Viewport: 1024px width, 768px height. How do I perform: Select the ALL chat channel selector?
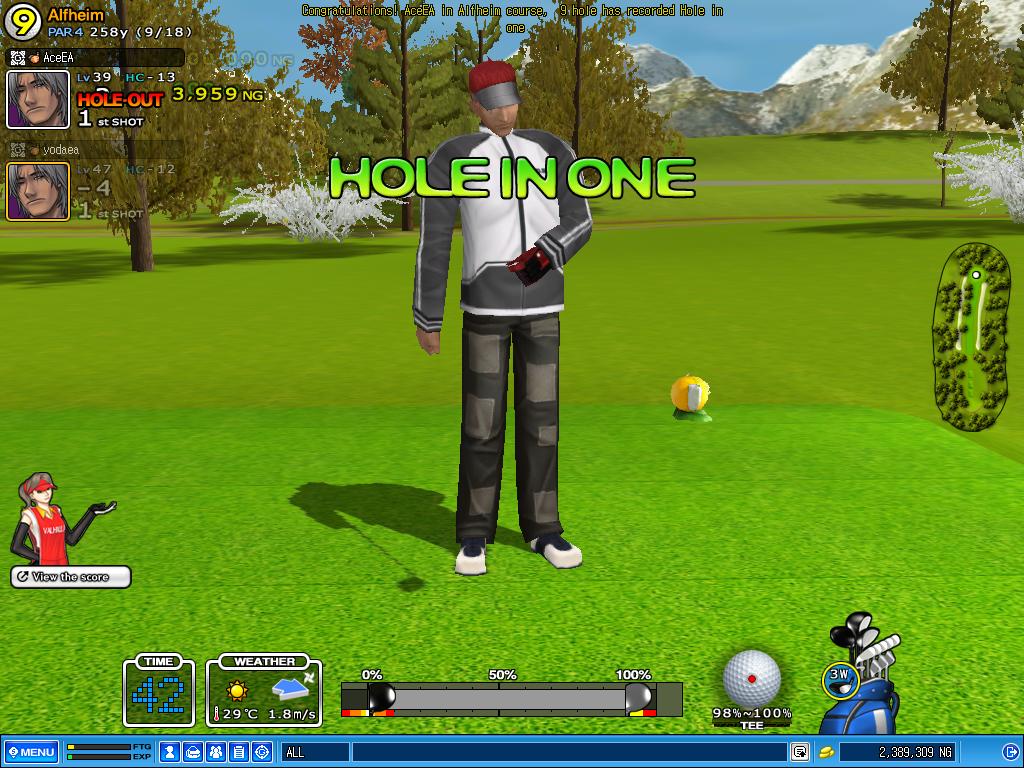pyautogui.click(x=315, y=752)
